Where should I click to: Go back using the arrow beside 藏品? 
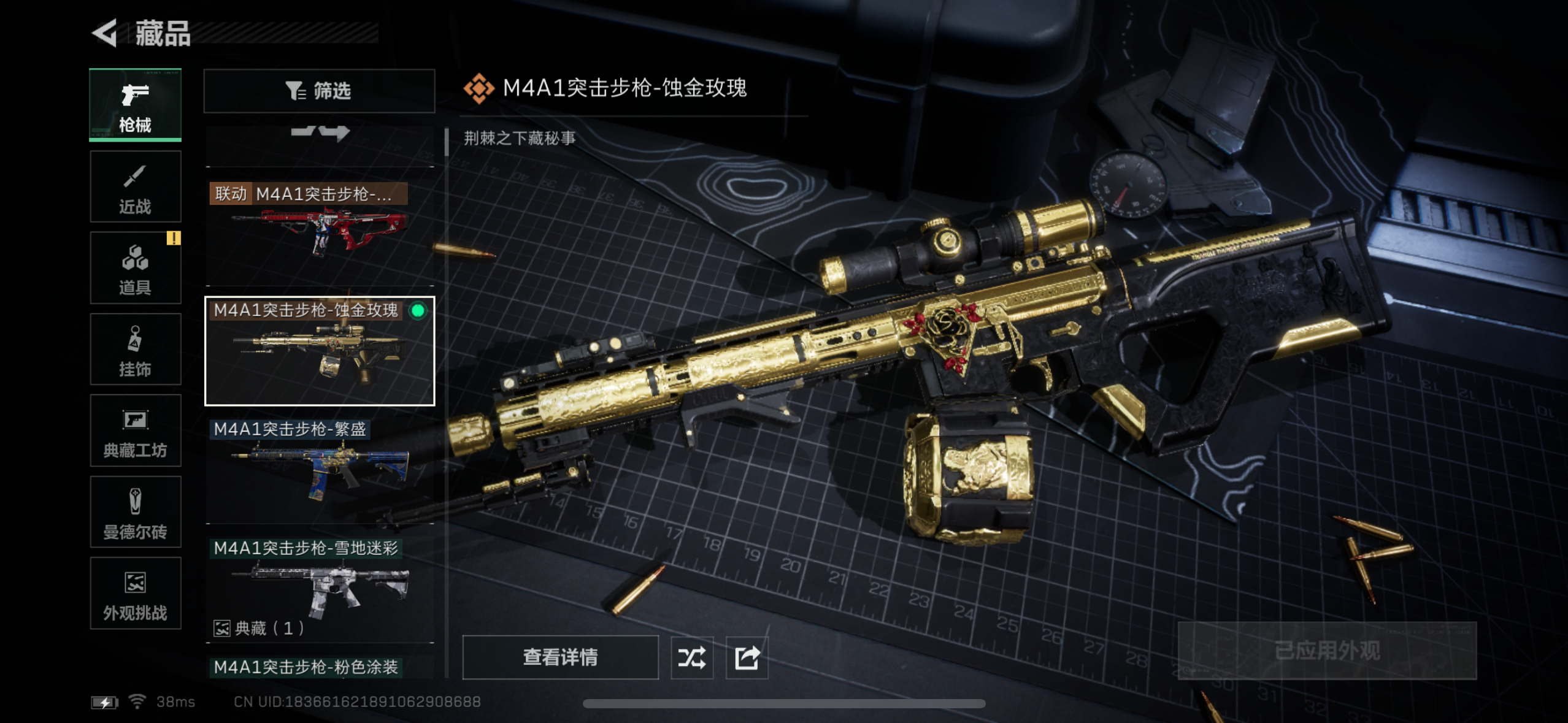(x=106, y=33)
